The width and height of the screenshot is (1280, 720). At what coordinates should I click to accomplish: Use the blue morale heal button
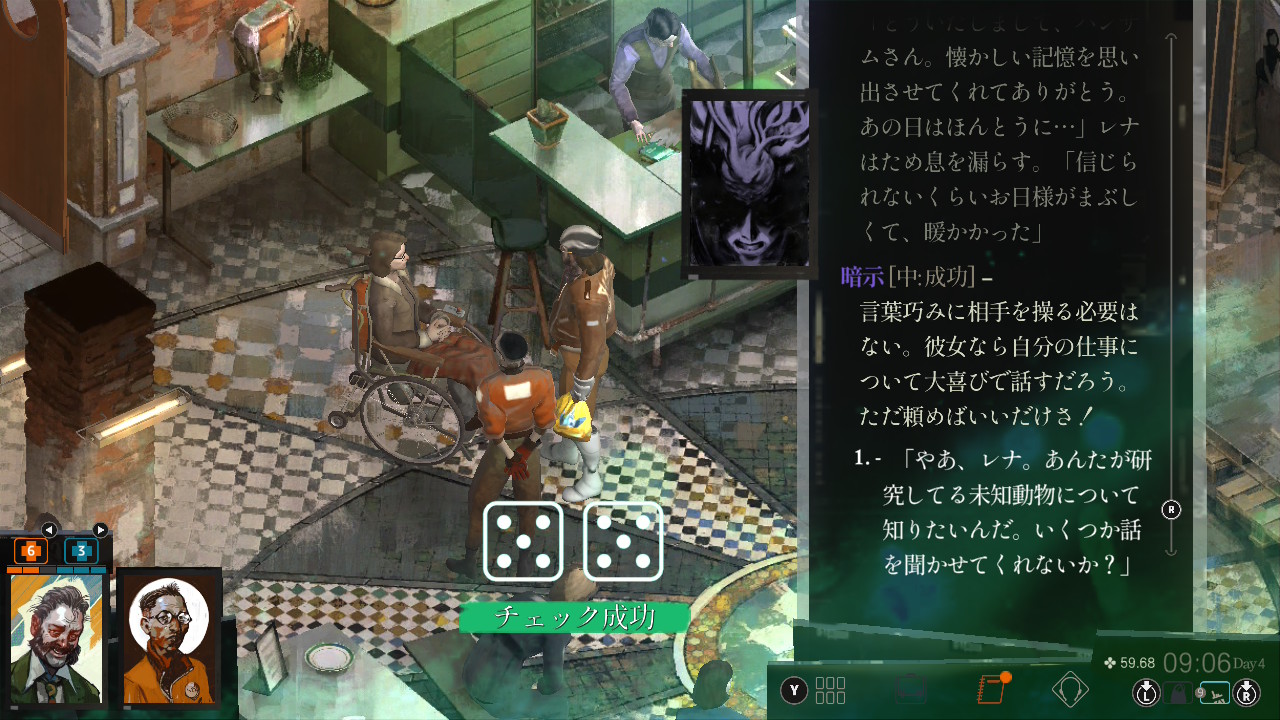pos(81,550)
